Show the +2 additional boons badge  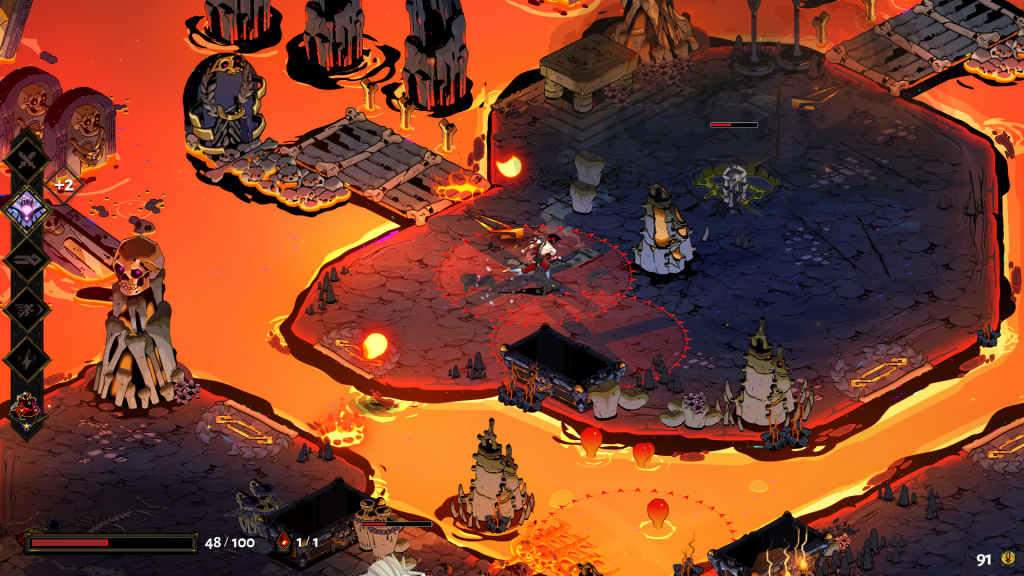(x=64, y=185)
